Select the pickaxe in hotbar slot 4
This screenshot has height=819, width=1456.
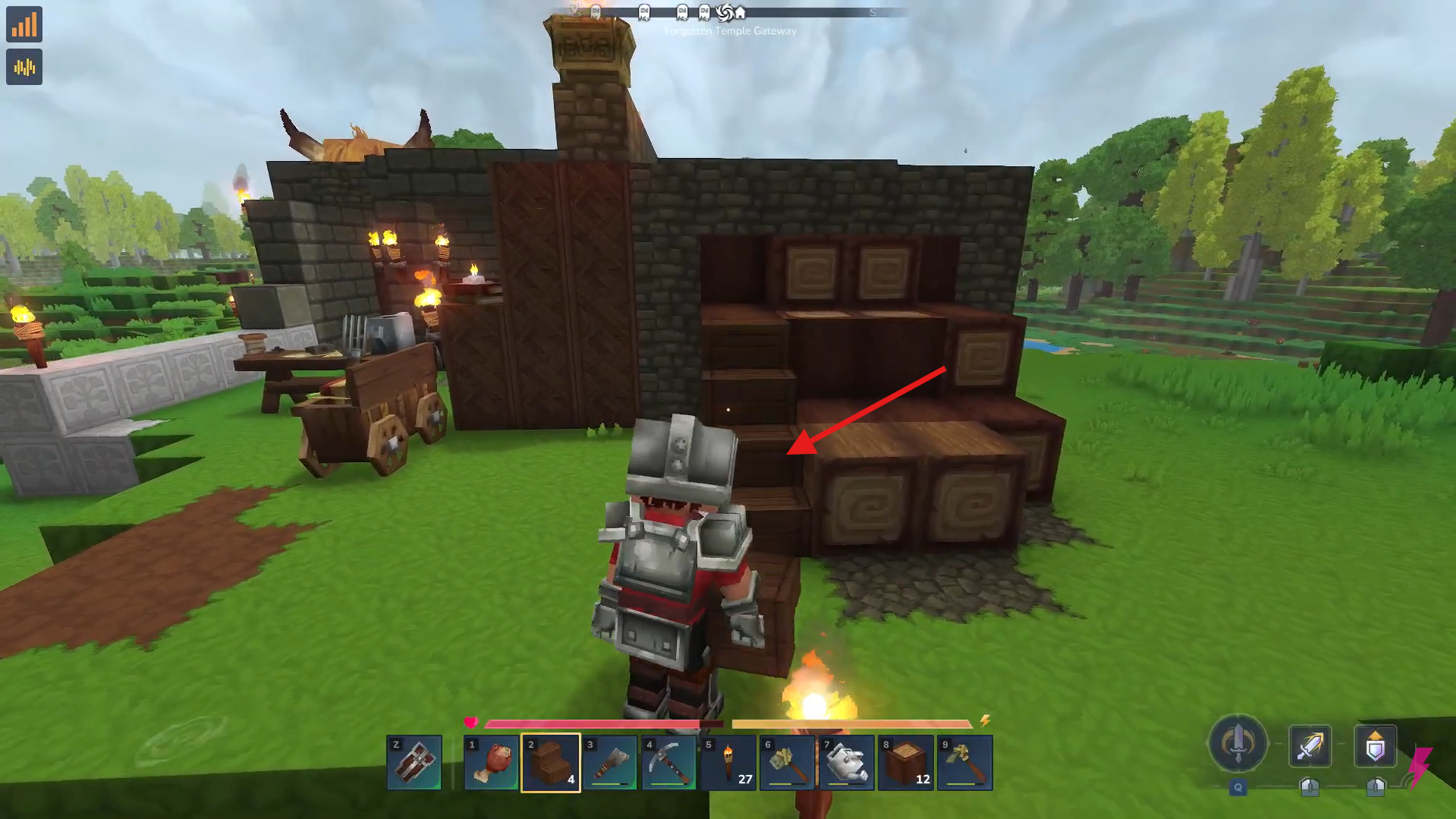tap(669, 762)
